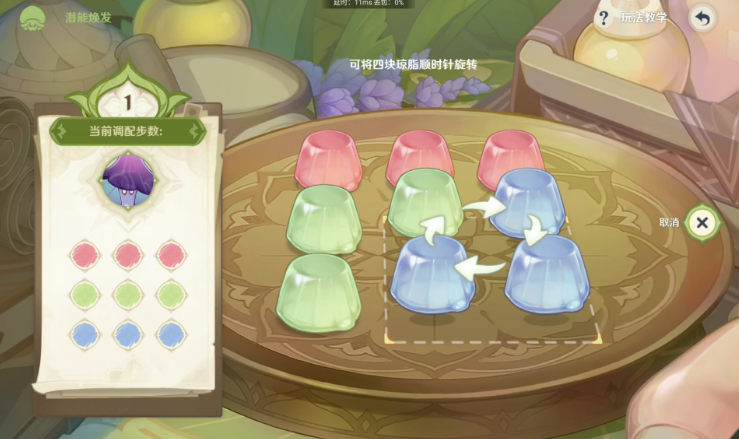Click the back arrow button
739x439 pixels.
click(x=703, y=18)
